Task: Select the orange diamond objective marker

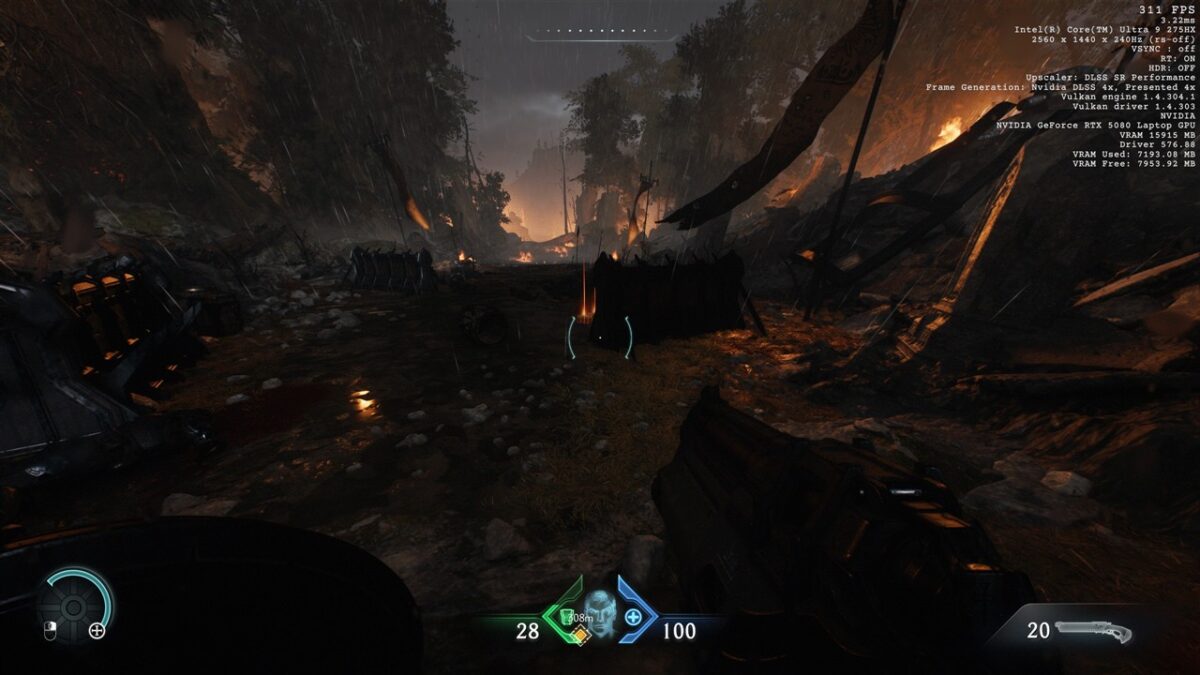Action: tap(578, 634)
